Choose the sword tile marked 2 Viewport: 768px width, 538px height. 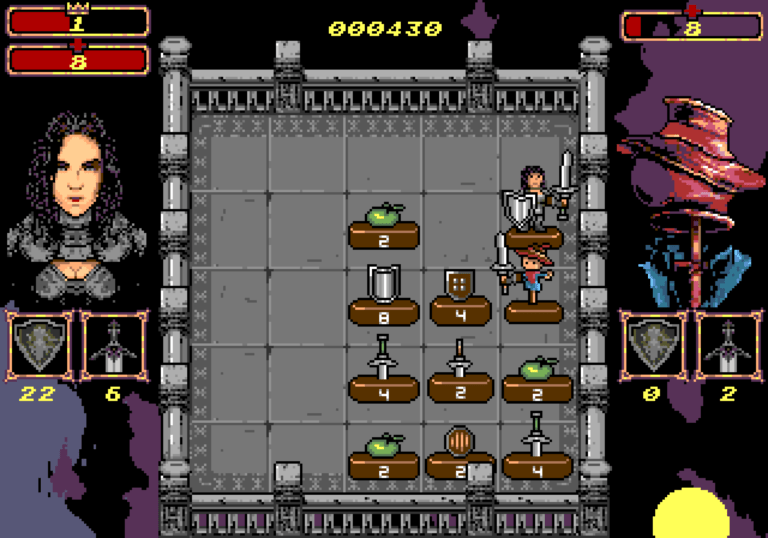[x=460, y=370]
